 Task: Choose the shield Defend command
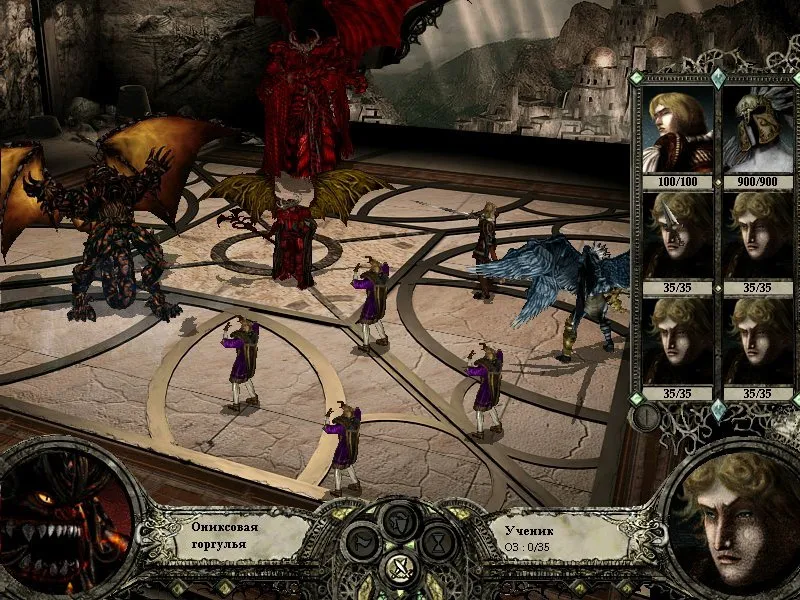click(400, 521)
